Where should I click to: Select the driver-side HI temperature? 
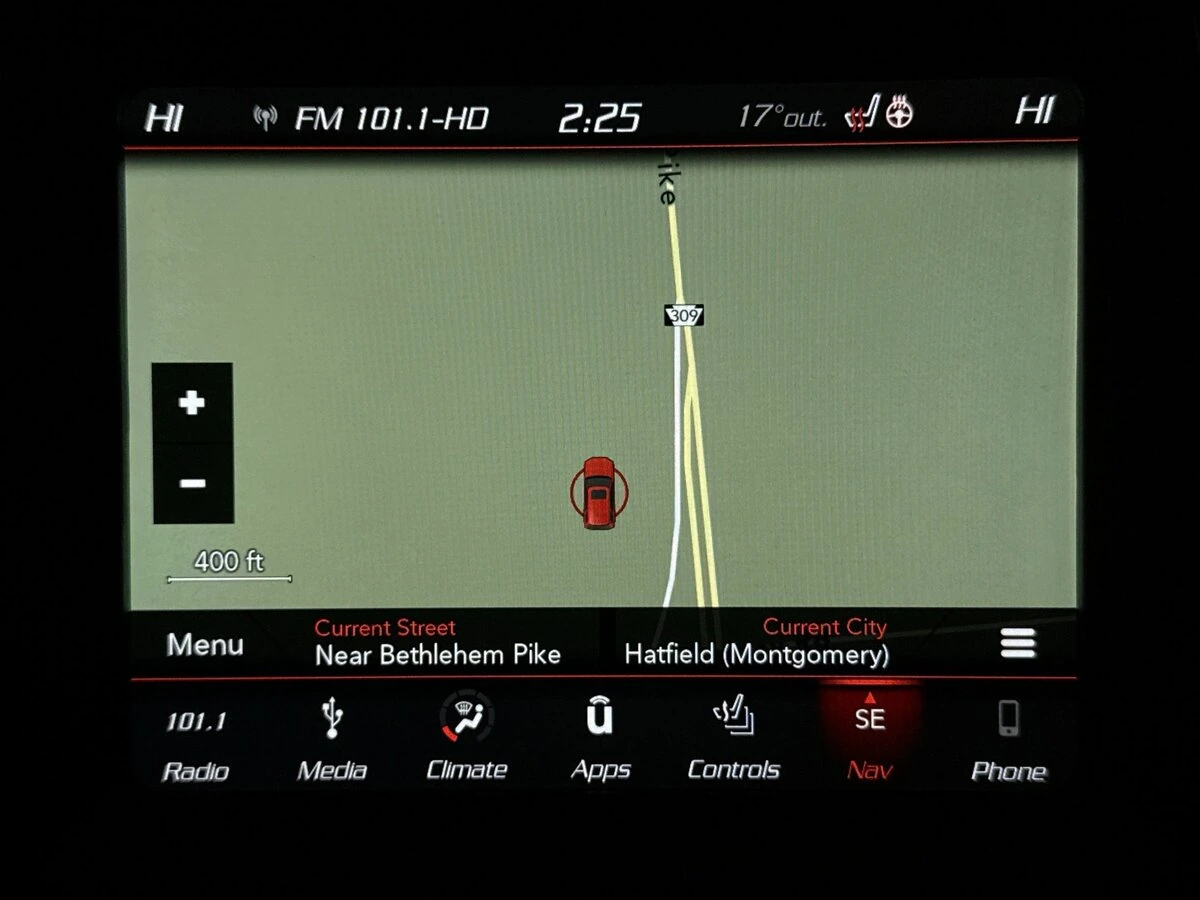point(164,117)
